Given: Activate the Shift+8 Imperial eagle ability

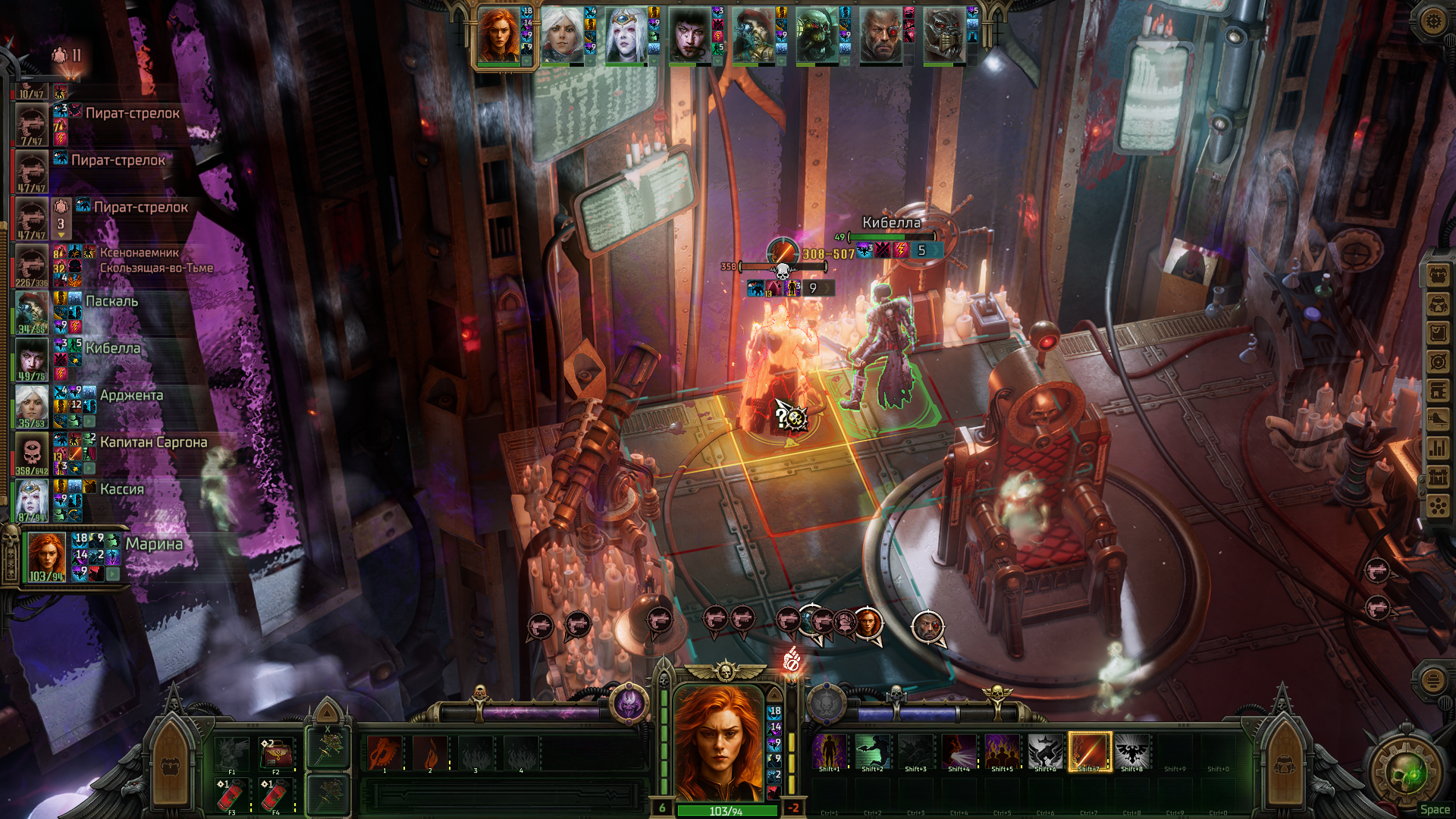Looking at the screenshot, I should click(1131, 751).
